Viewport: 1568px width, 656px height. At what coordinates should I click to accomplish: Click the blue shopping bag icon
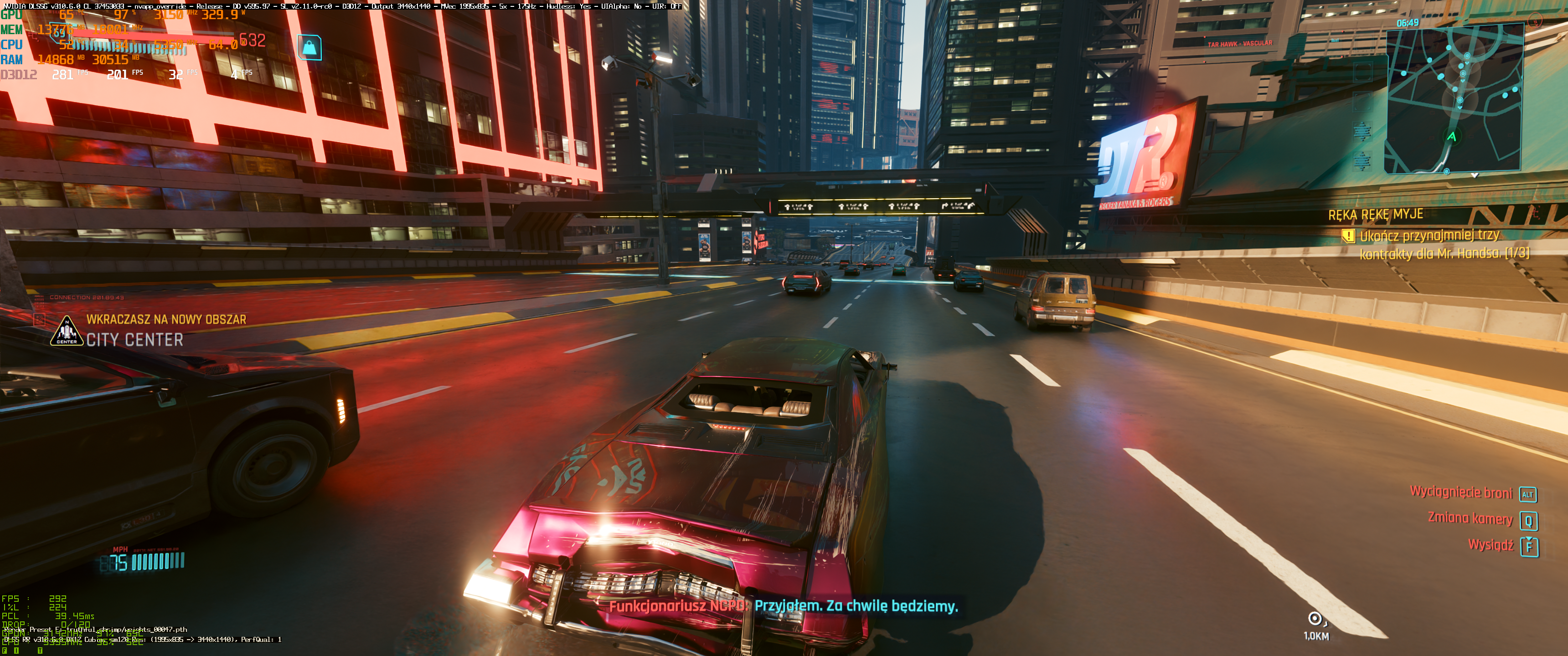[309, 47]
